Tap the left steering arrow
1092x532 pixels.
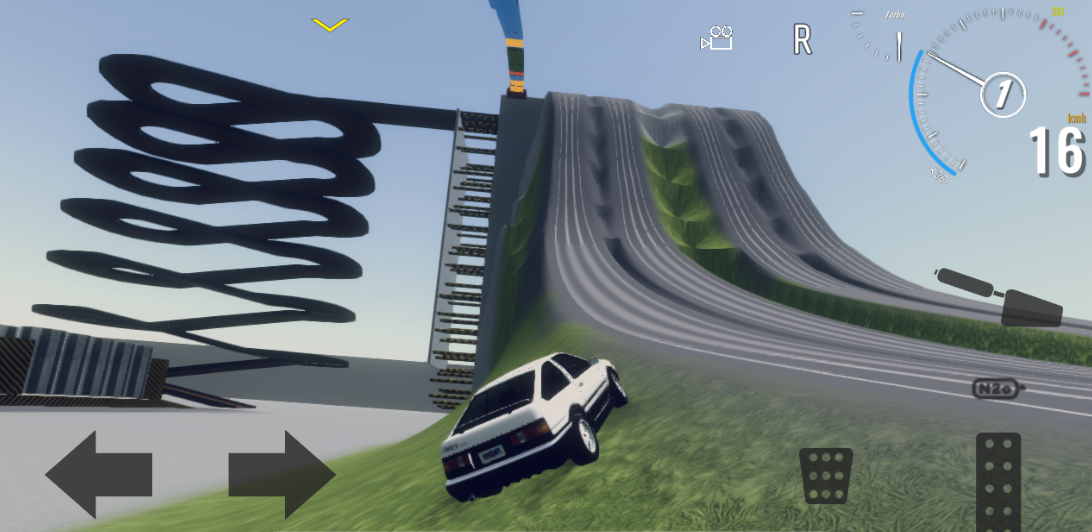98,474
